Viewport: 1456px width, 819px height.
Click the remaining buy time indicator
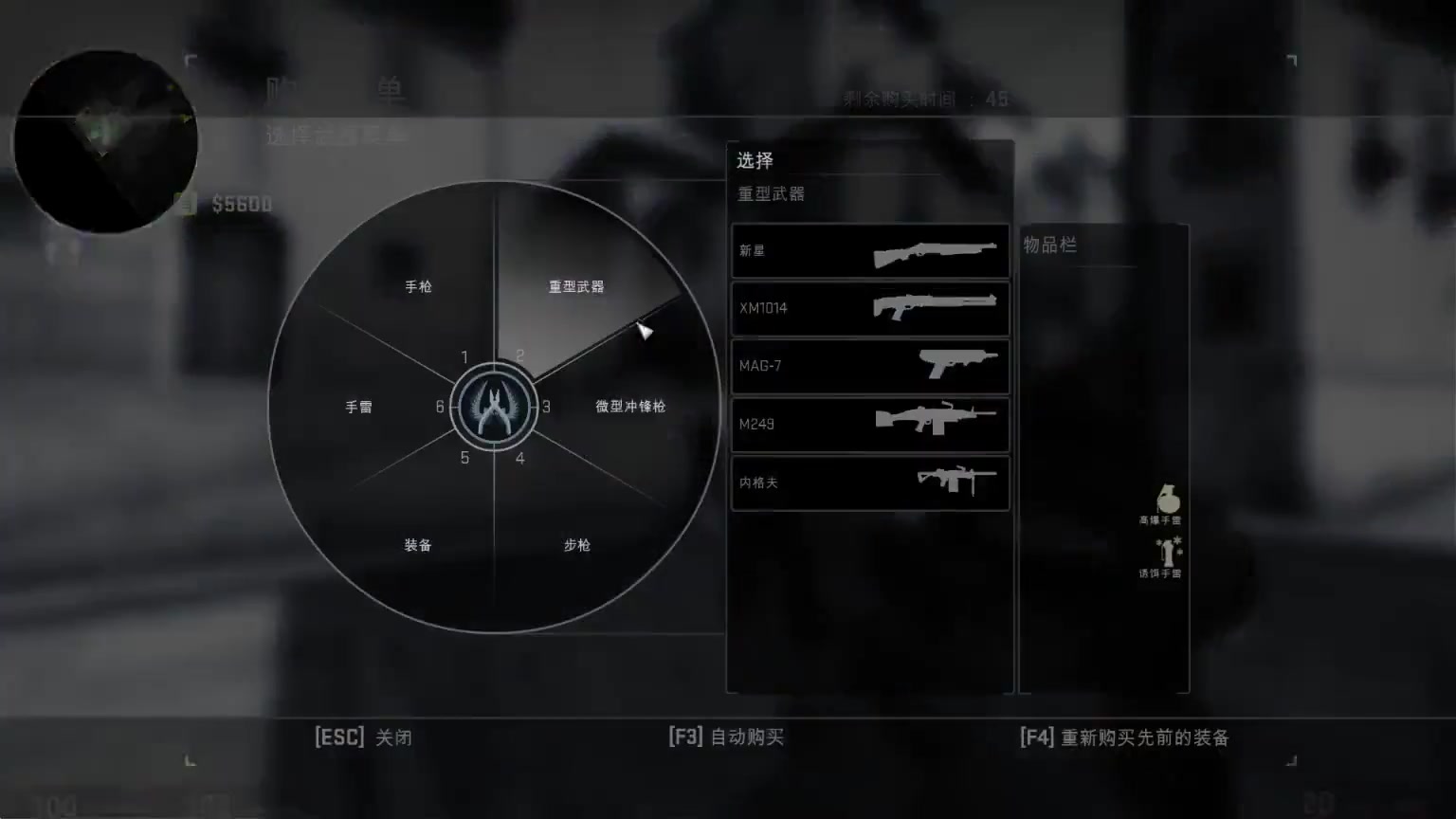[923, 99]
